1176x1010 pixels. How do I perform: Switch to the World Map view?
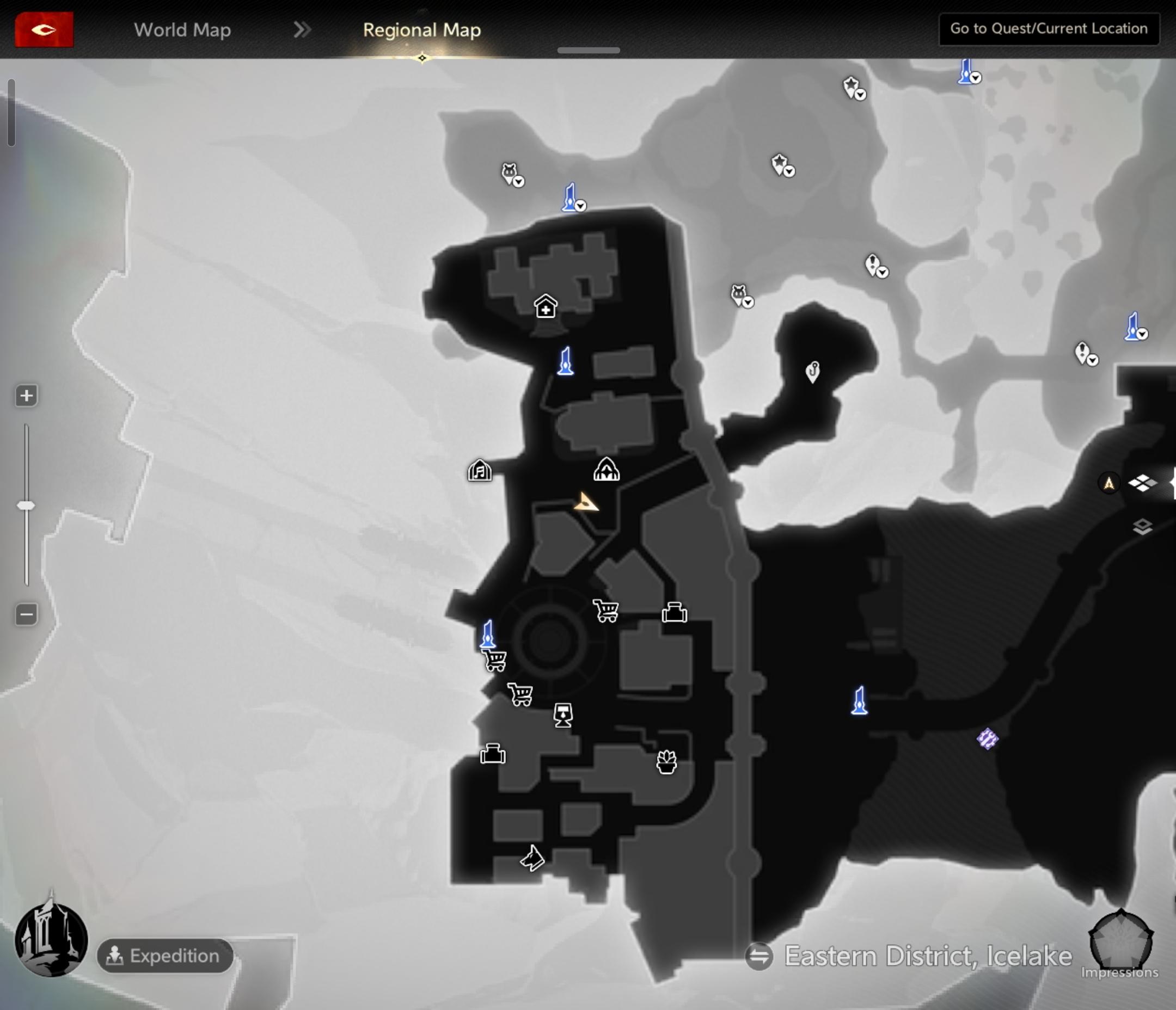182,29
